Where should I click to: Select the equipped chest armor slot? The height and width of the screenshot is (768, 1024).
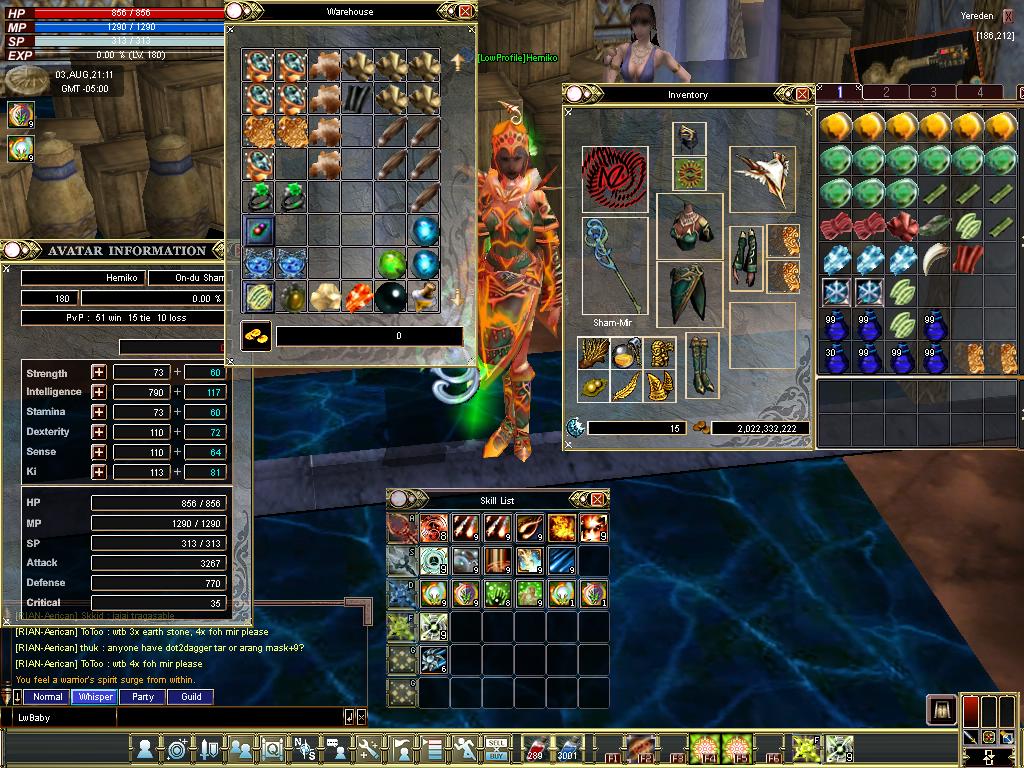689,225
